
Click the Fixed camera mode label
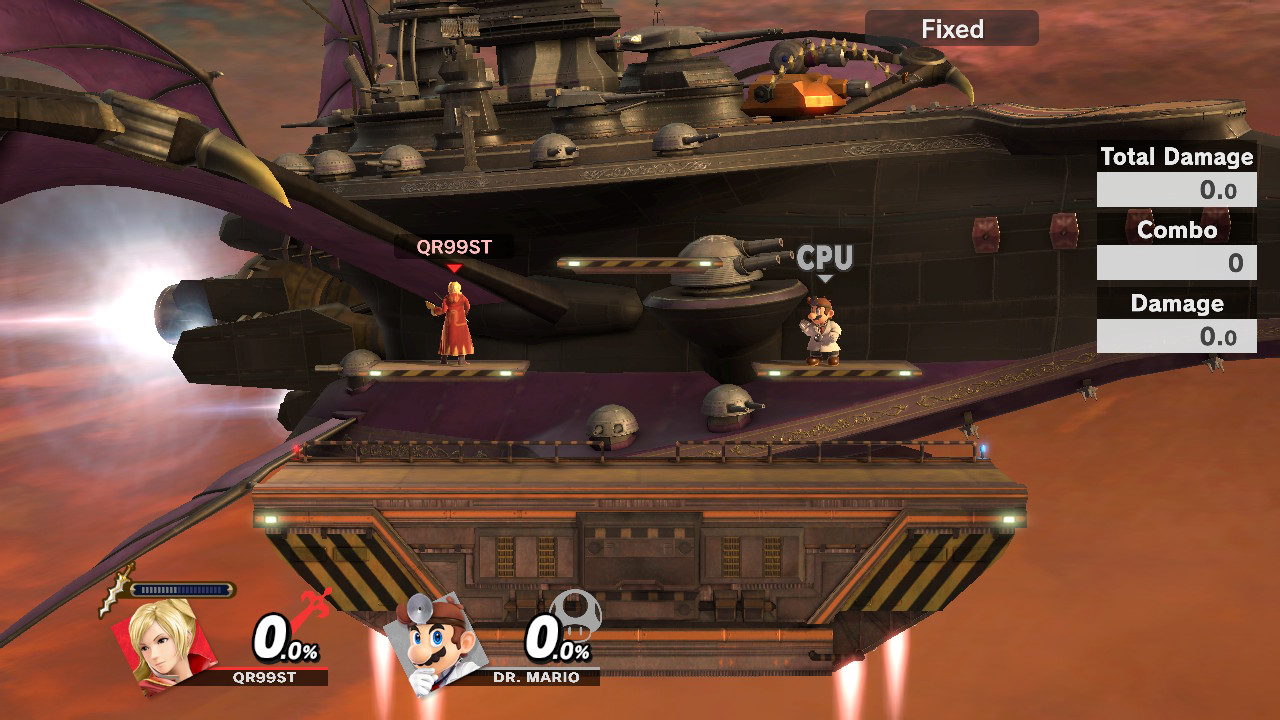[x=951, y=29]
